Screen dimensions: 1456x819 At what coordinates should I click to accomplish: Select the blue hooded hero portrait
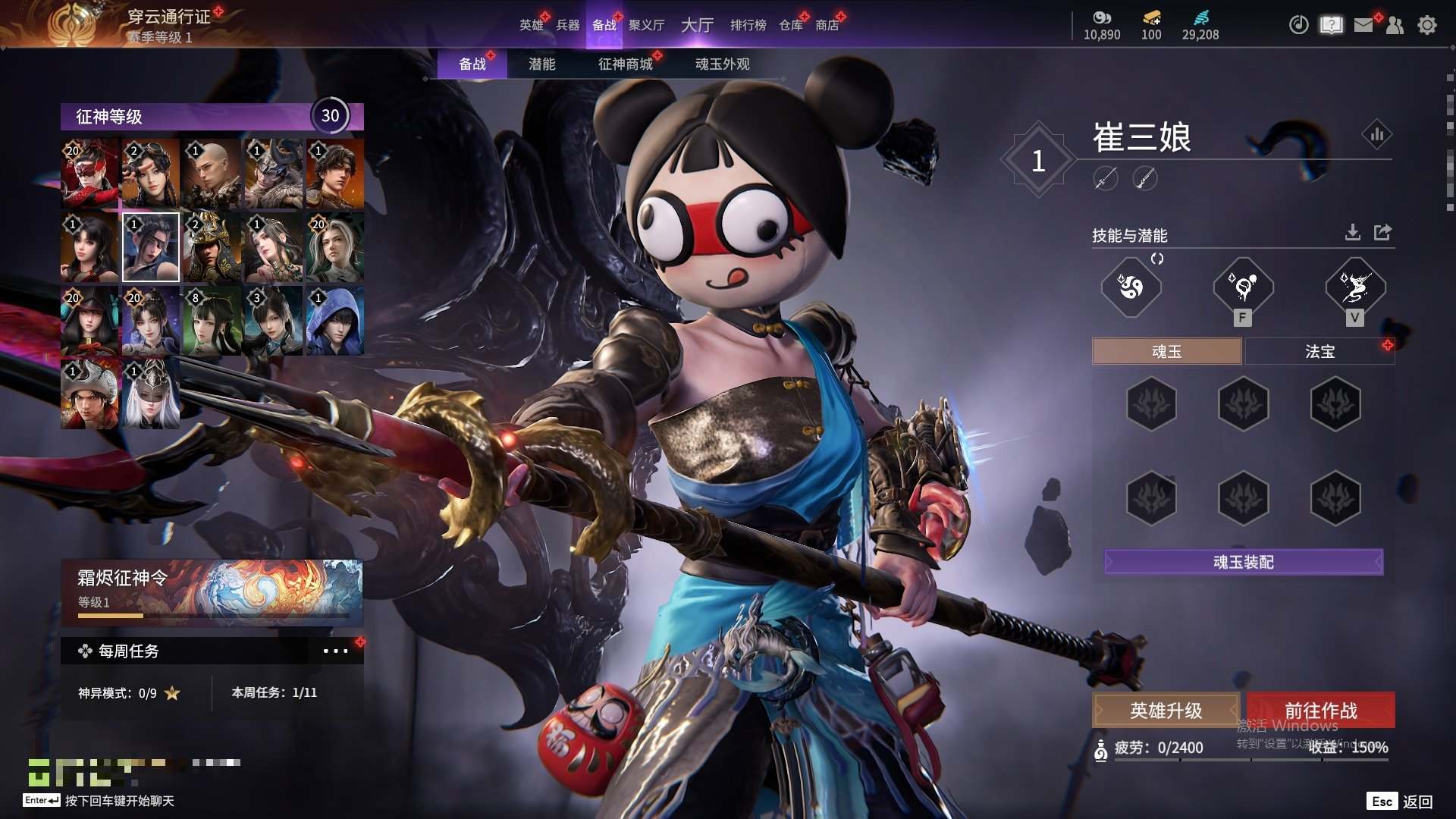334,321
